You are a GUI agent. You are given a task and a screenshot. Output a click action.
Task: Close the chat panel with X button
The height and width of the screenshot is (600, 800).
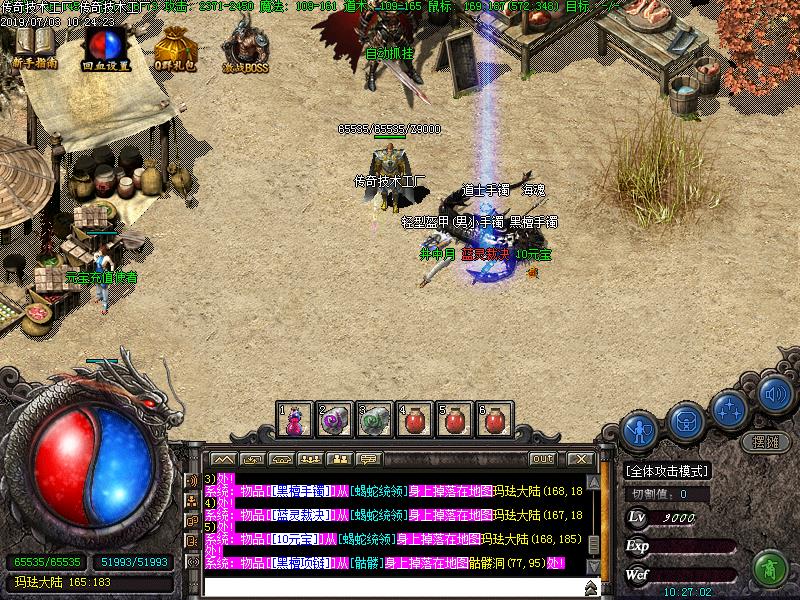[x=577, y=458]
